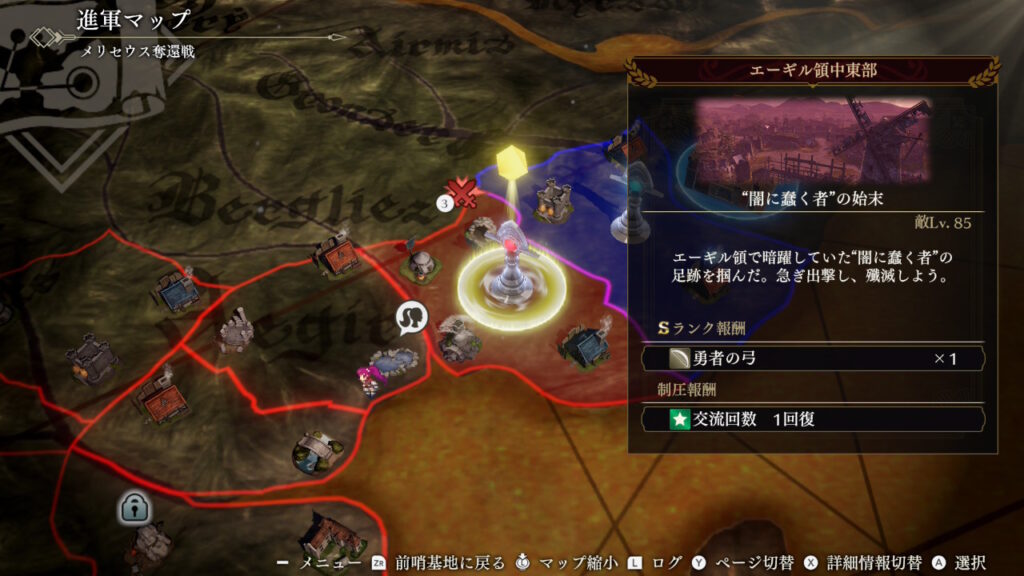Screen dimensions: 1024x576
Task: Click the padlock locked-location marker
Action: tap(132, 508)
